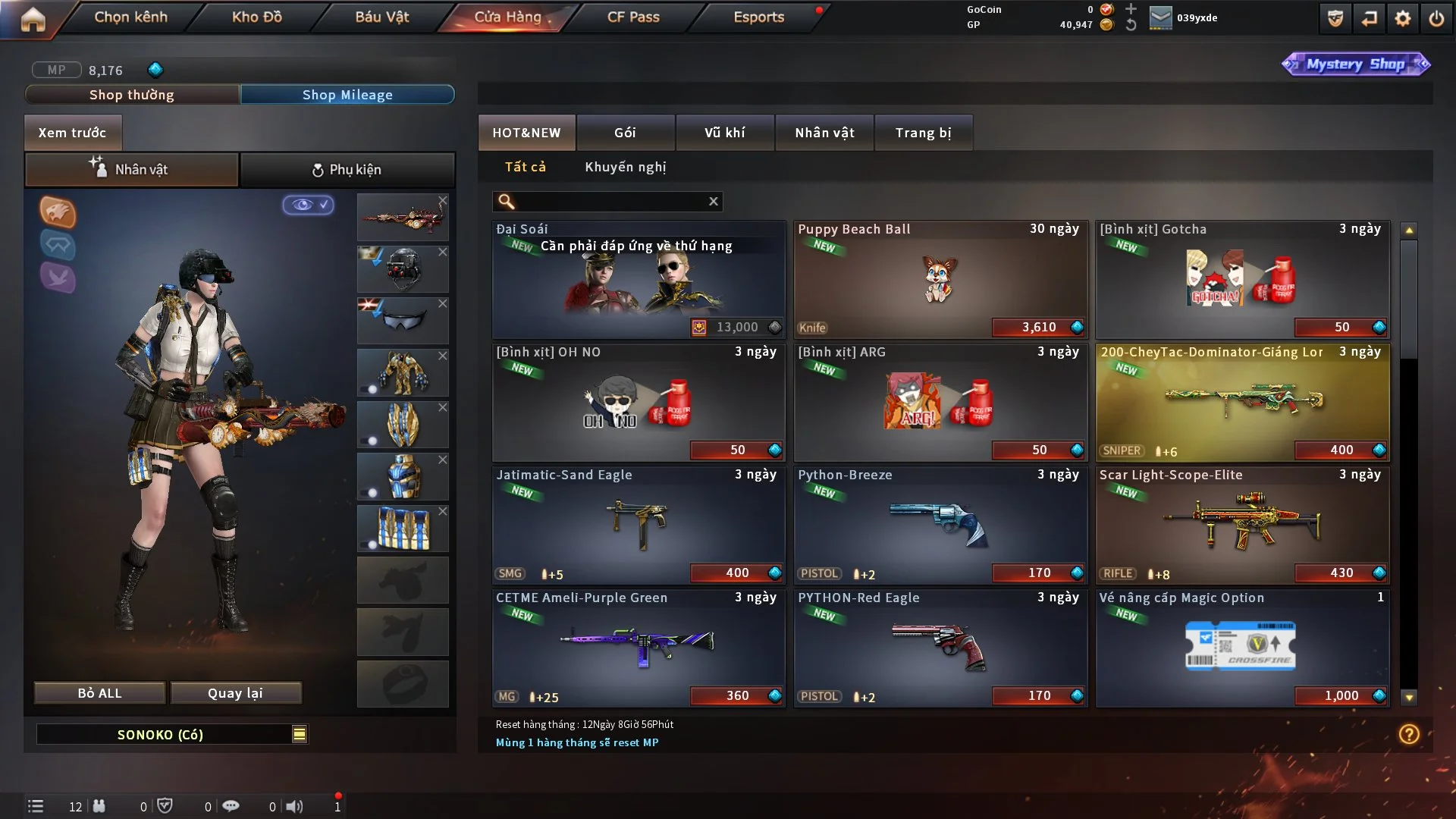The width and height of the screenshot is (1456, 819).
Task: Open the Mystery Shop
Action: point(1355,64)
